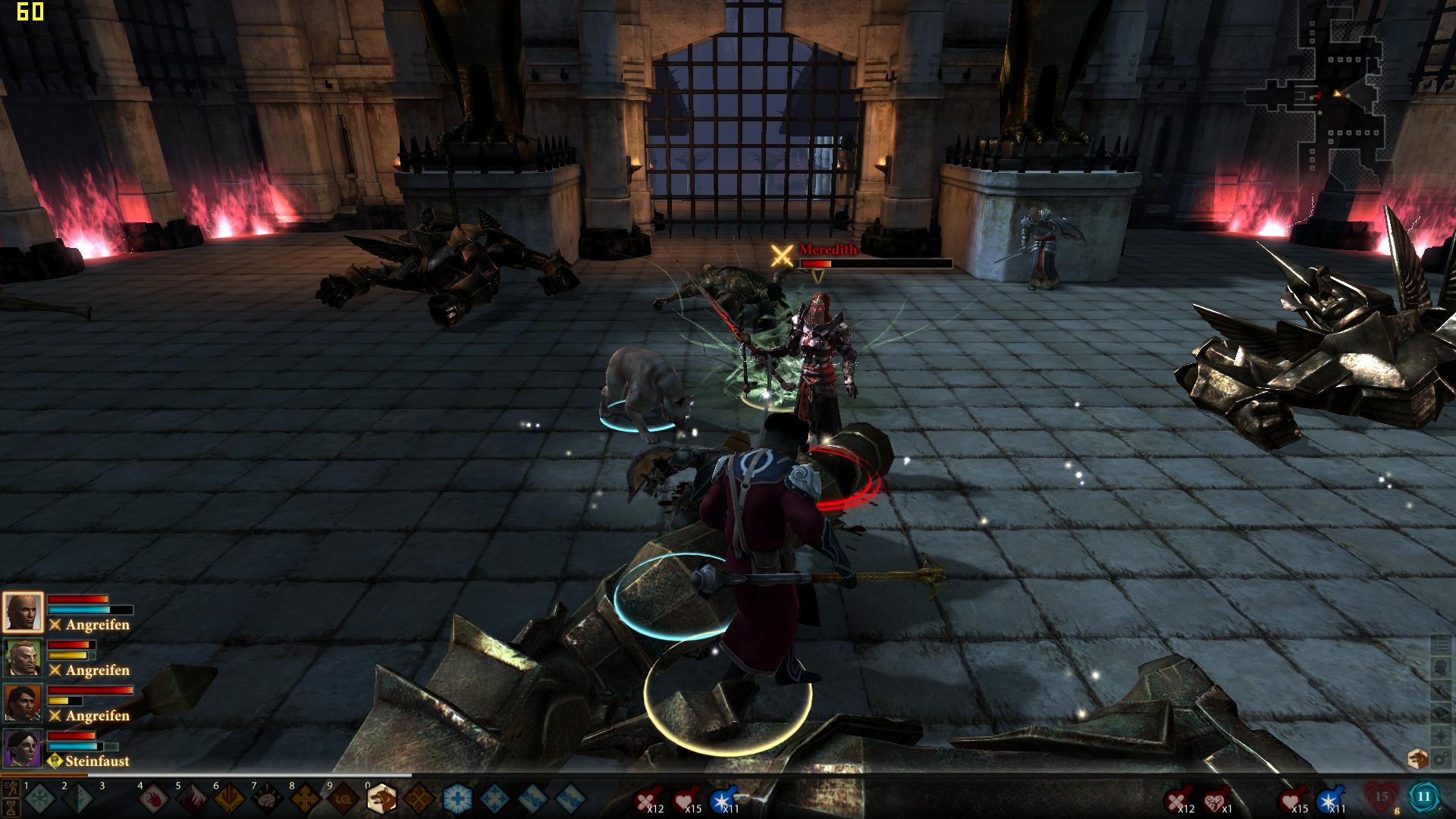Activate the blue hexagon healing aura

pyautogui.click(x=457, y=799)
